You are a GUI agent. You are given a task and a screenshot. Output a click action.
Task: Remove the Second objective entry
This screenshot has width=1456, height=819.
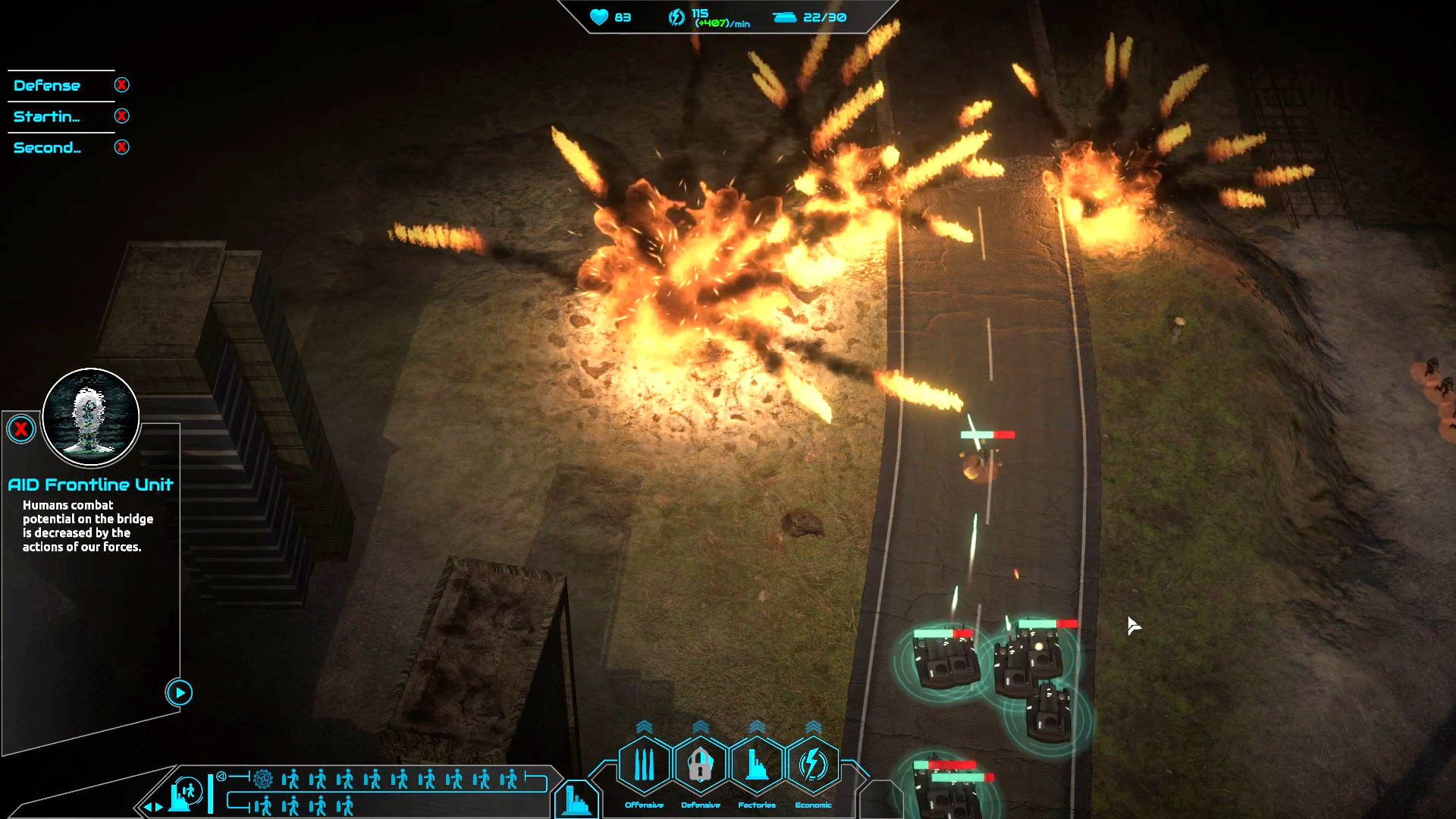(121, 147)
